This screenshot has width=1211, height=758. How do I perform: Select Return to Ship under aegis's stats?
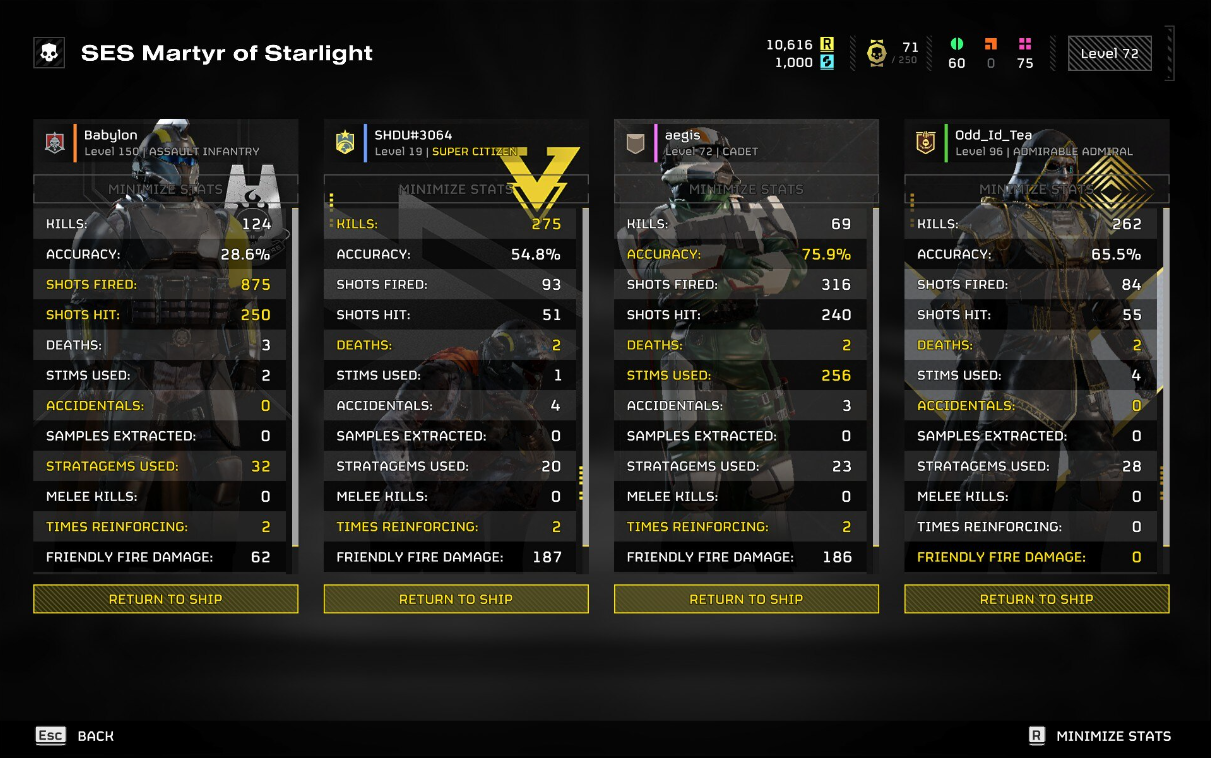pyautogui.click(x=746, y=599)
